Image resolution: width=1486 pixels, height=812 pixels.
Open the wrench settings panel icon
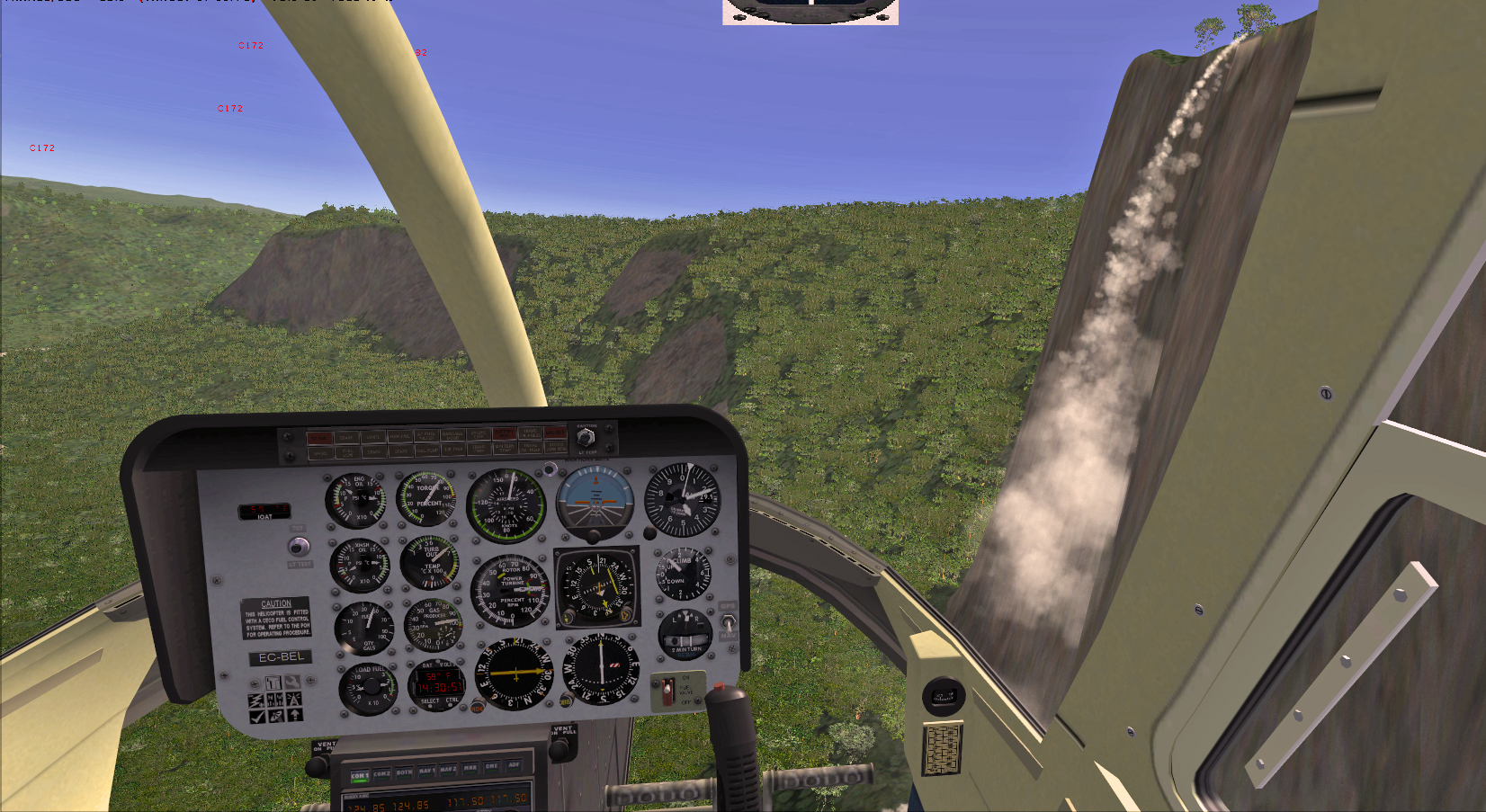[x=292, y=683]
